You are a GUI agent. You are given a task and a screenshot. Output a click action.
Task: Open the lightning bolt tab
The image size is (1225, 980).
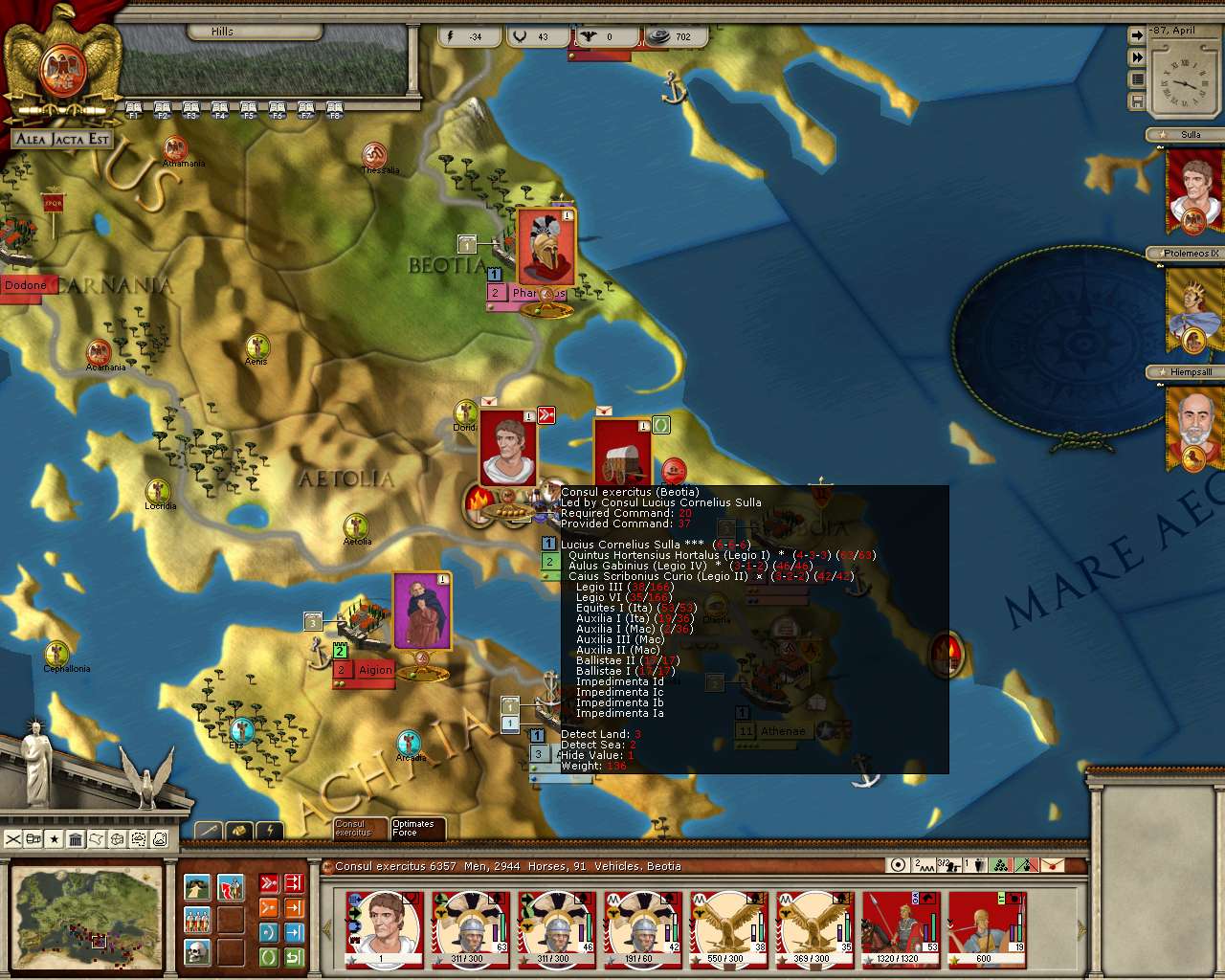pyautogui.click(x=269, y=830)
